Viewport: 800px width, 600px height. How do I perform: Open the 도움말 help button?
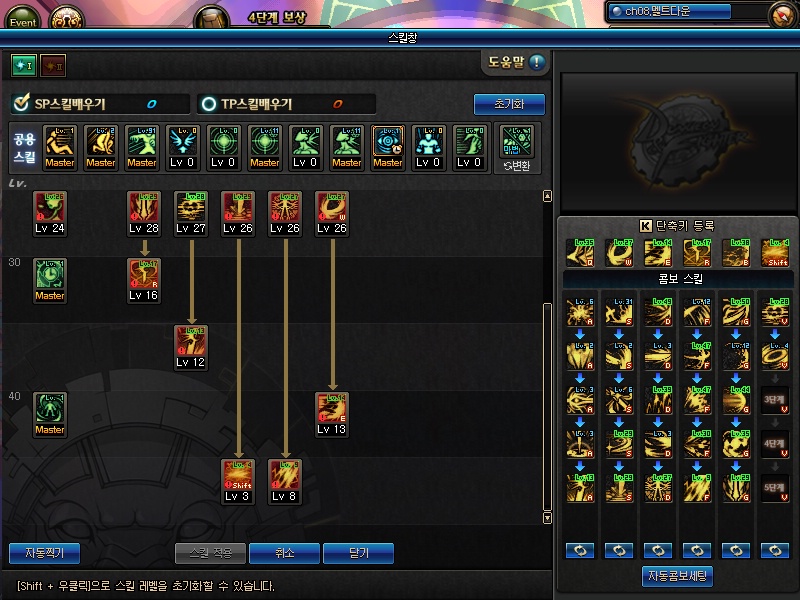(516, 63)
